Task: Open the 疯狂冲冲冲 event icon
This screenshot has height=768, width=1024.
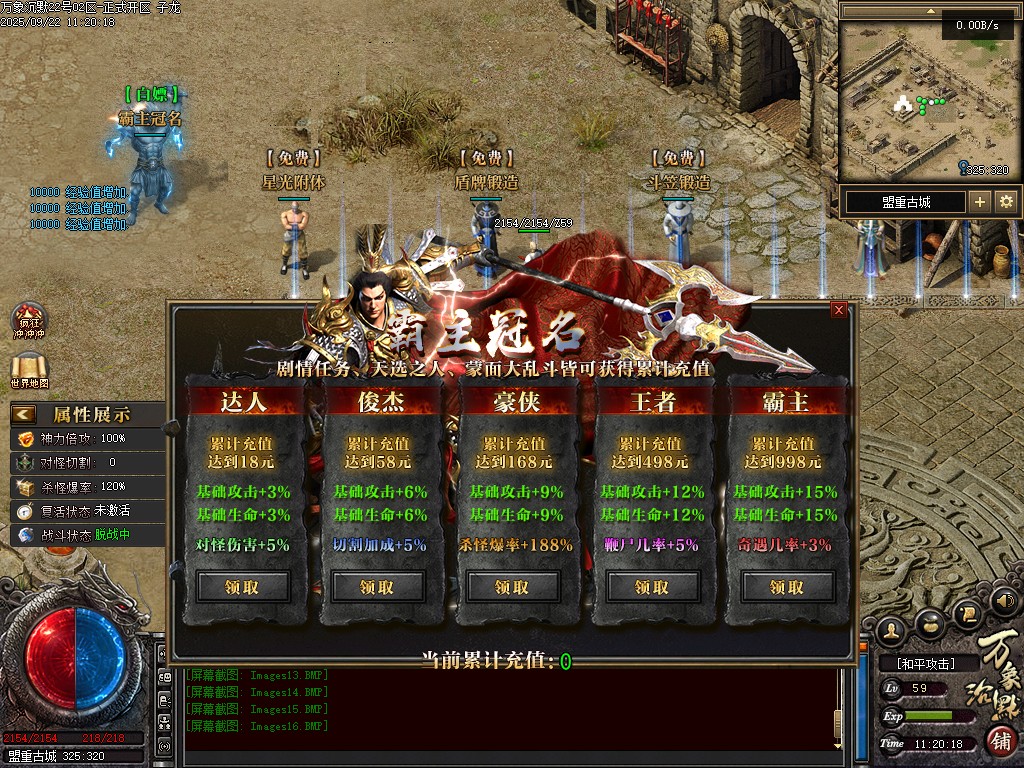Action: [x=28, y=319]
